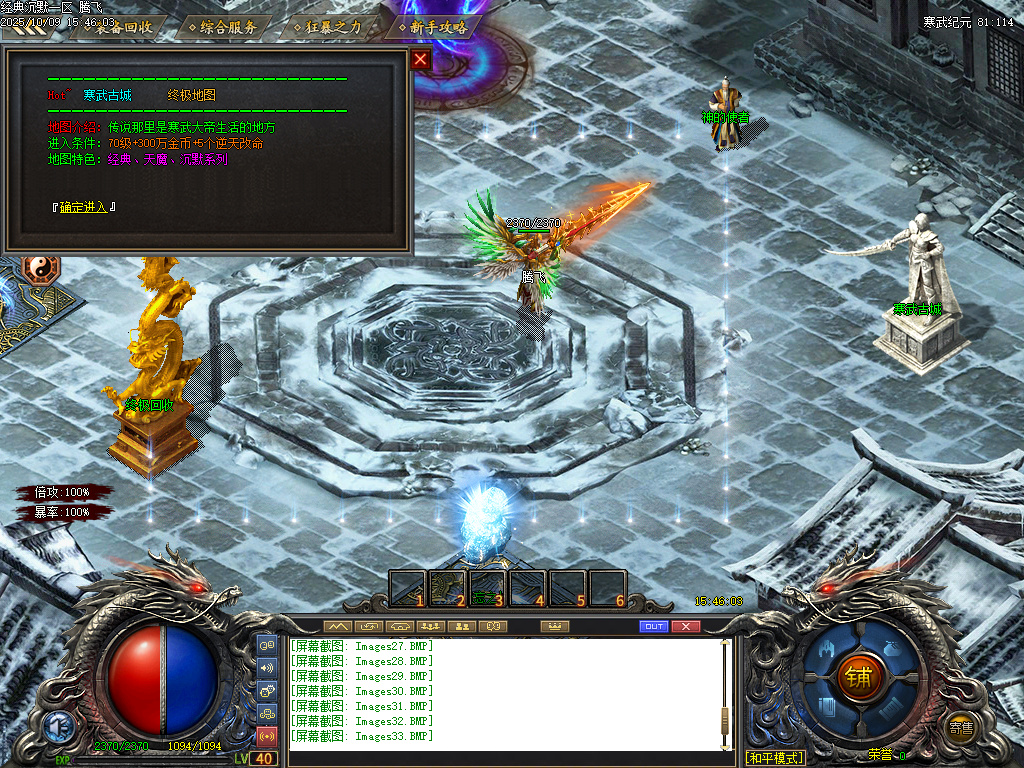Close the 寒武古城 map dialog
The image size is (1024, 768).
(420, 59)
